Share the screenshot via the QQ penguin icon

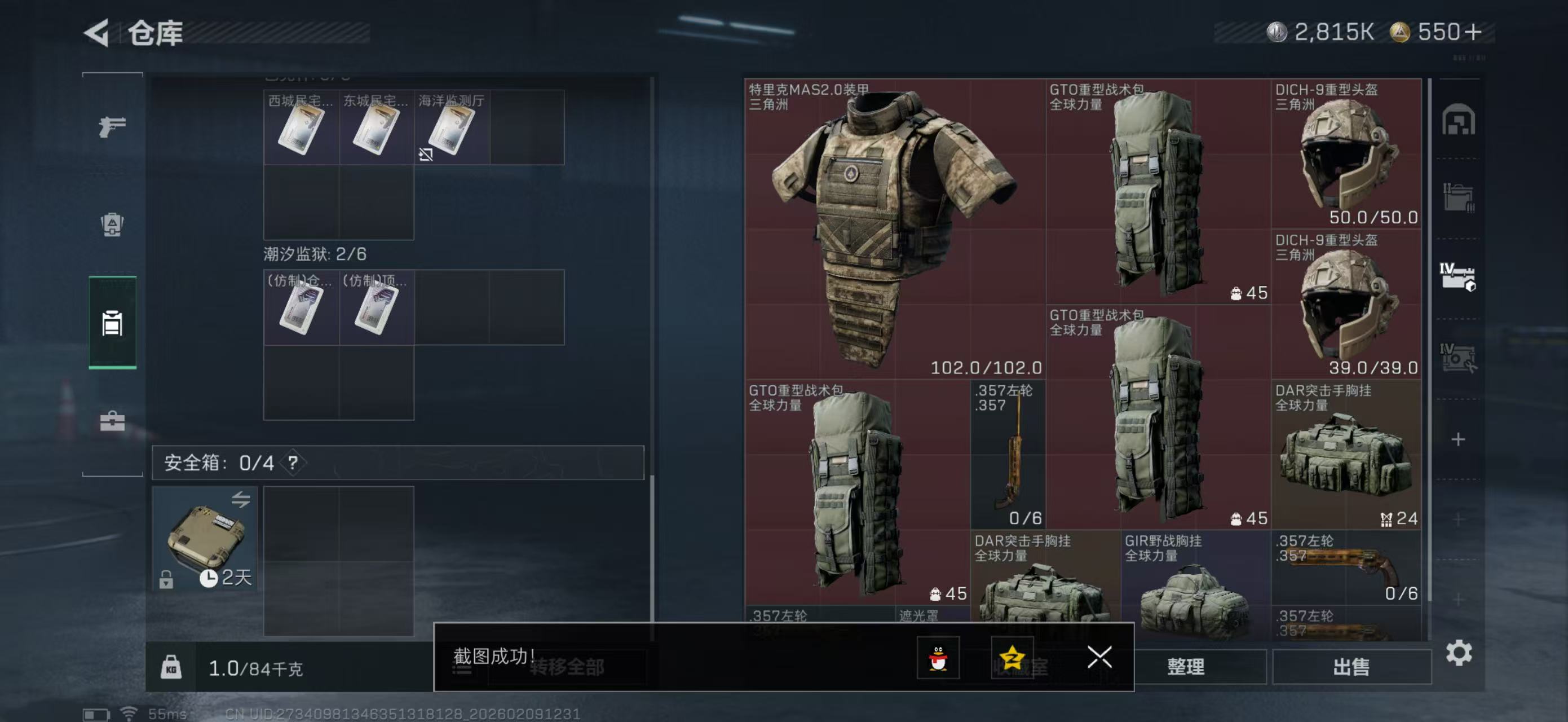[x=940, y=658]
